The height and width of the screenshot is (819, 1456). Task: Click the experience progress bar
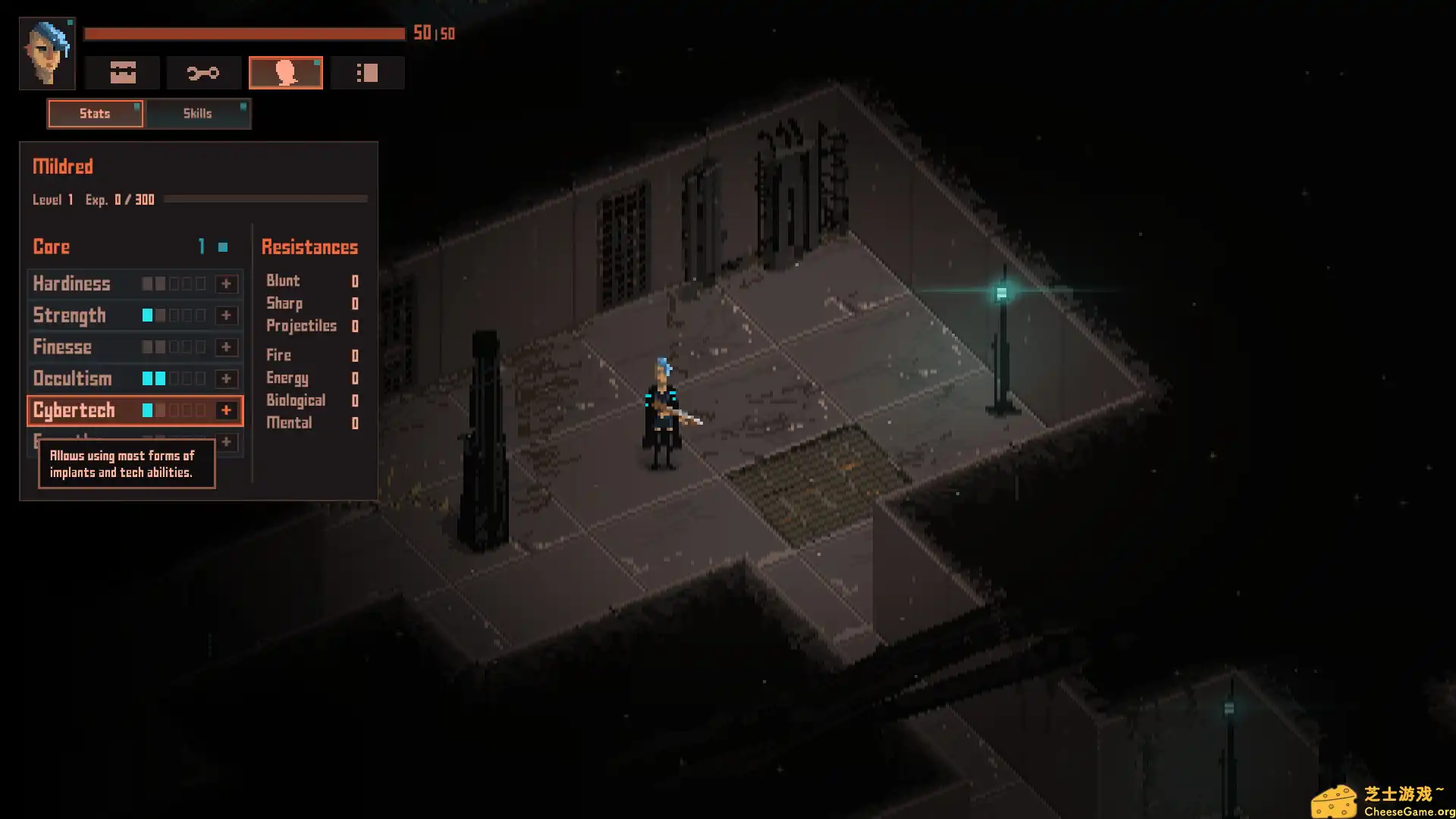[x=265, y=200]
